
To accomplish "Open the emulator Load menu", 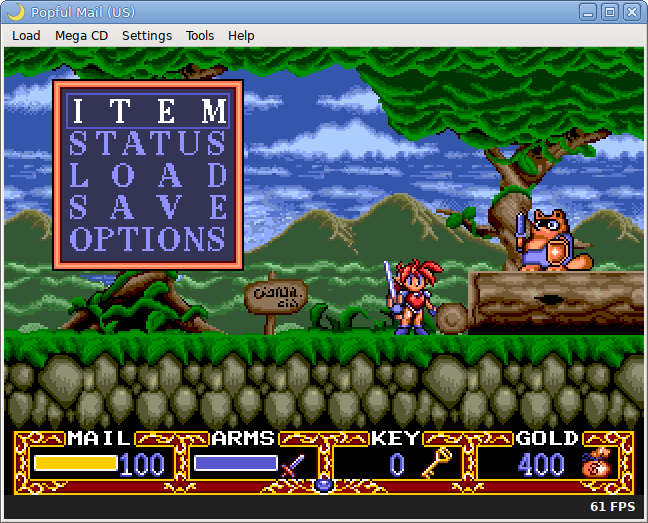I will 26,35.
